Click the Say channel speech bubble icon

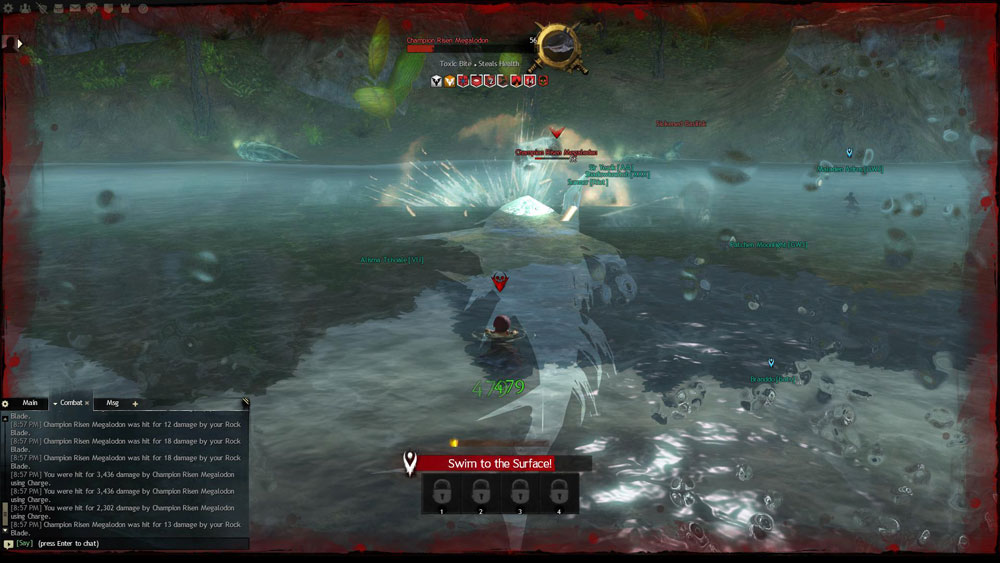[8, 544]
